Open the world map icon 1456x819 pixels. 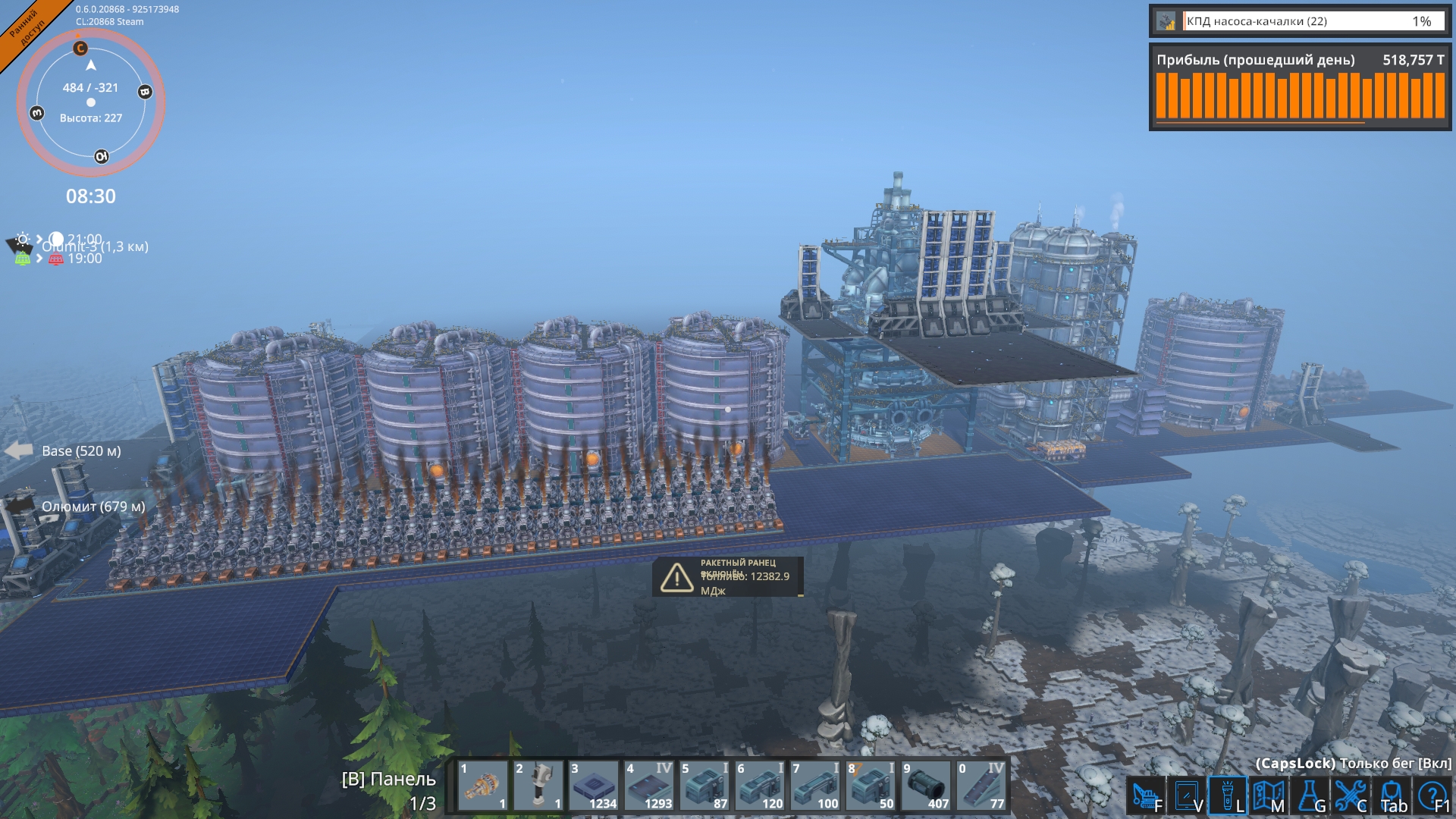[1268, 796]
